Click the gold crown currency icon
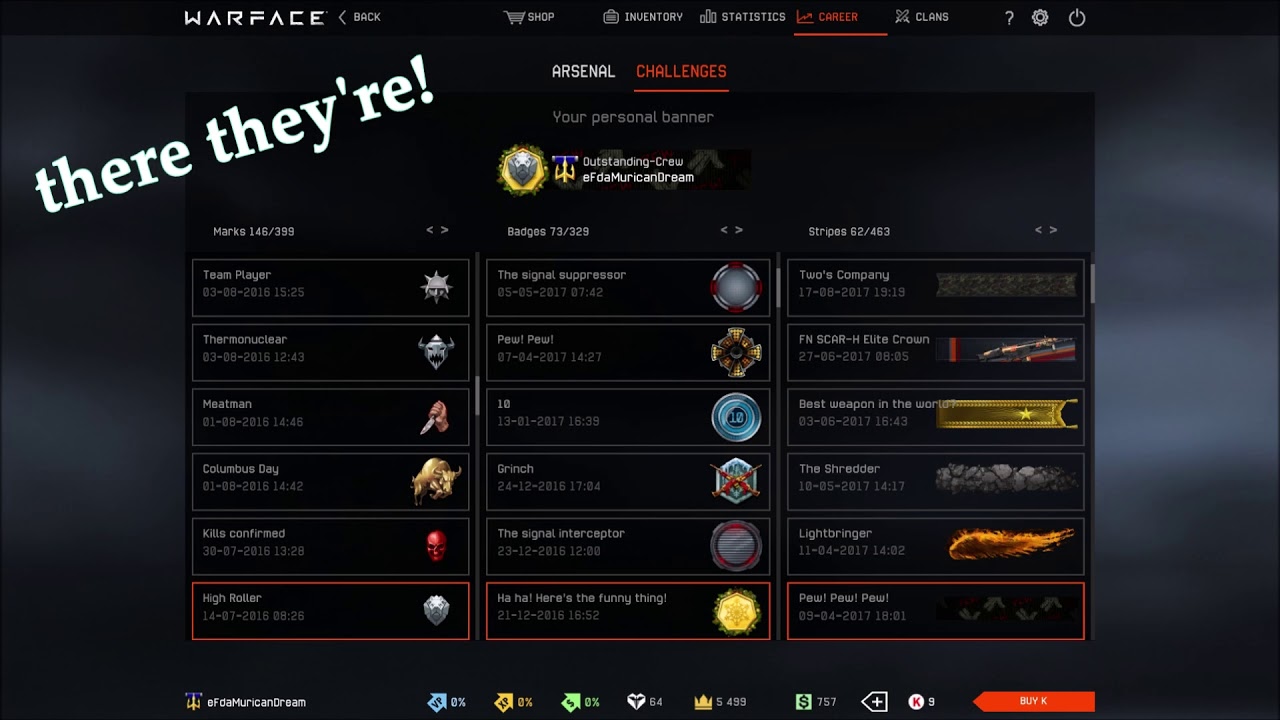This screenshot has height=720, width=1280. (x=703, y=701)
